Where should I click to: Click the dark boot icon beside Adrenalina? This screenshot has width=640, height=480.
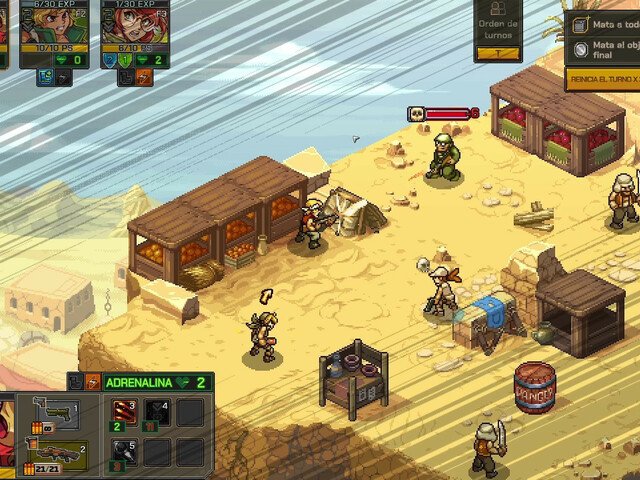76,382
